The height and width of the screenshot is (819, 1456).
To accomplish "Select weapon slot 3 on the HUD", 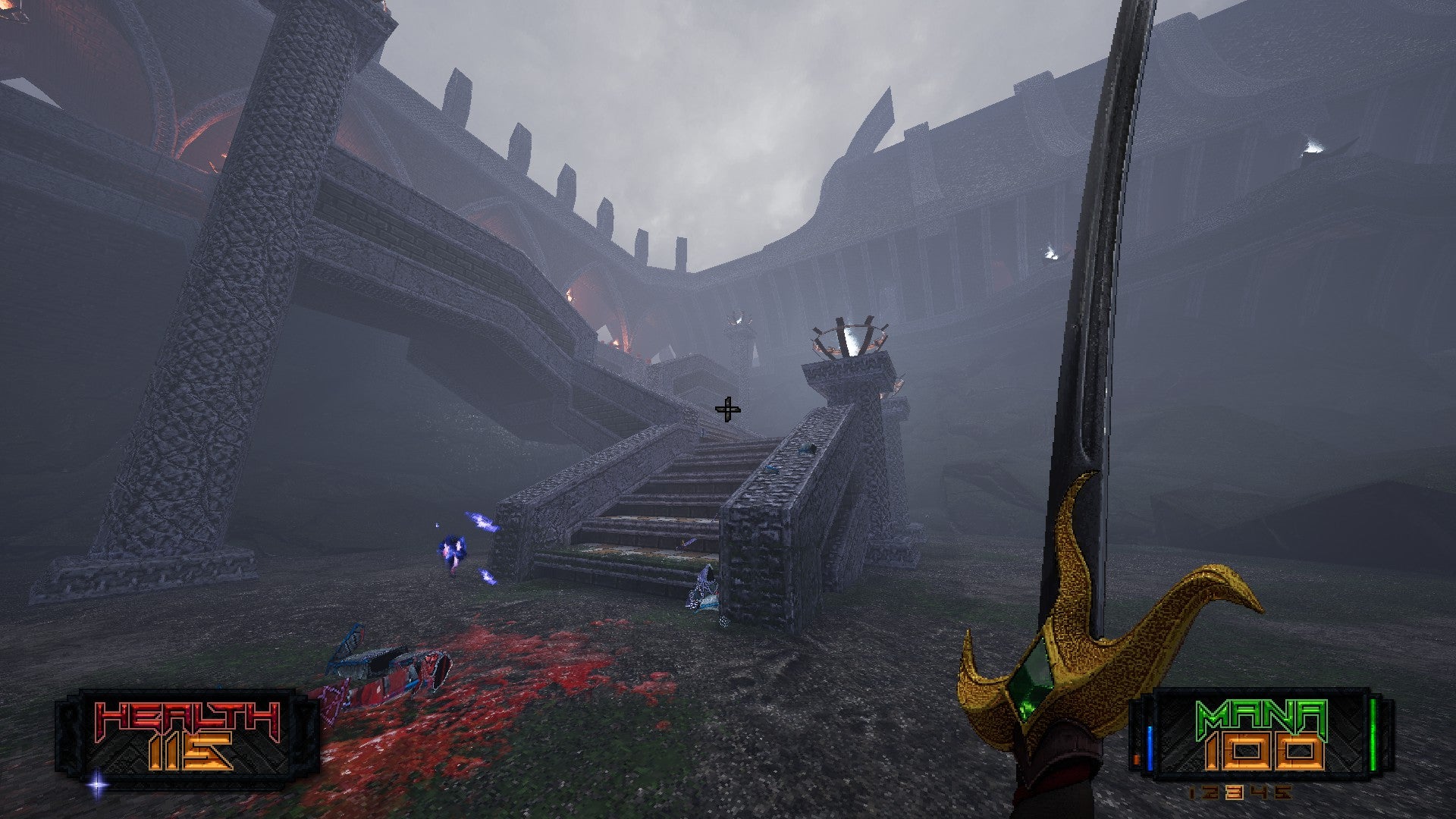I will click(1234, 792).
